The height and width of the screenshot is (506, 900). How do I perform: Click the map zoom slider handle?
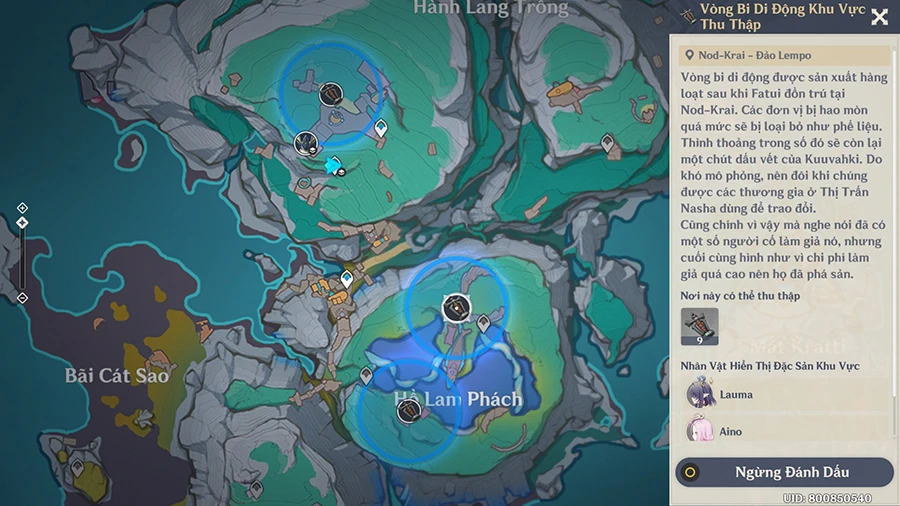22,222
